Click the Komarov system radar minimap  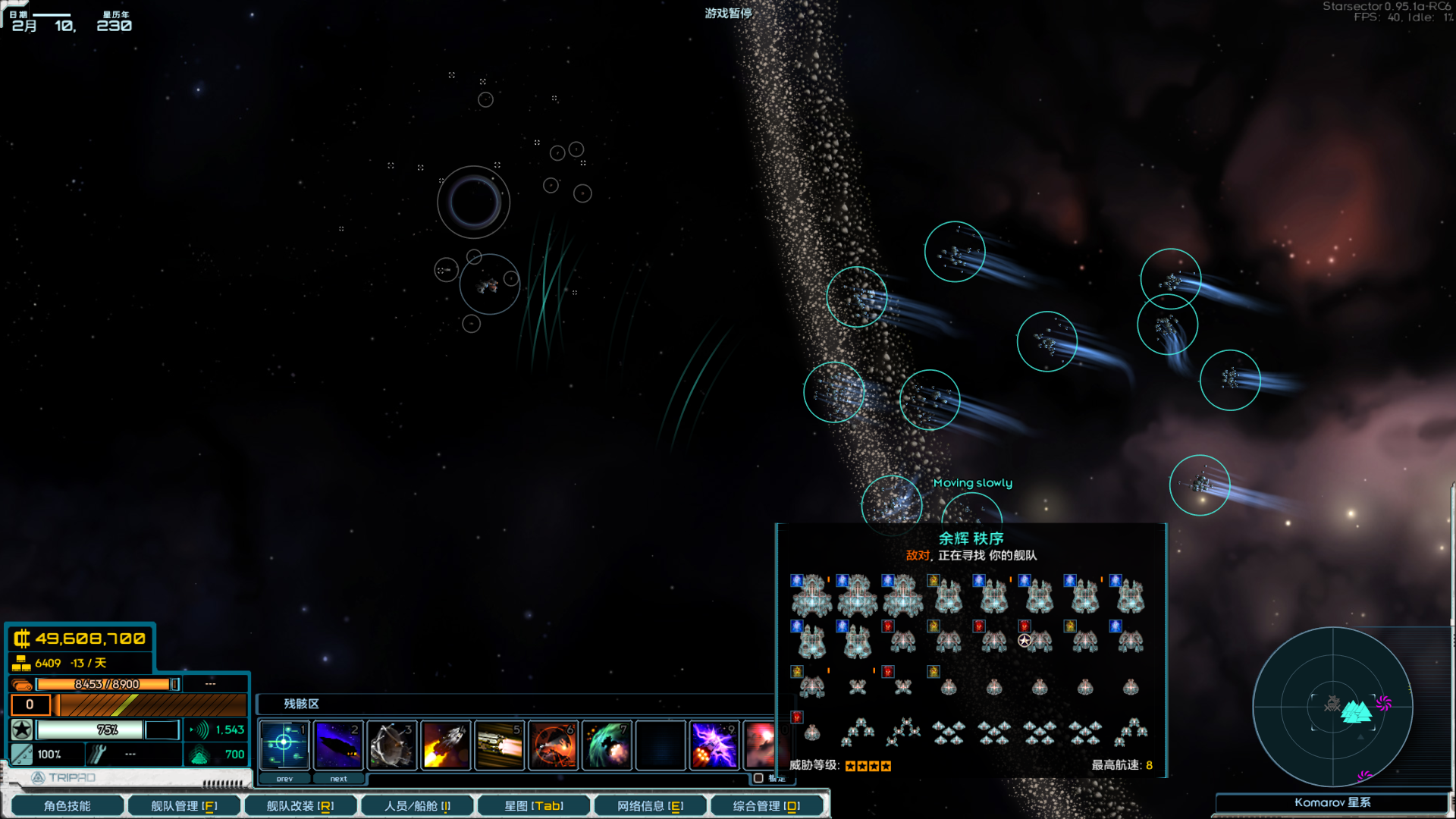coord(1332,707)
